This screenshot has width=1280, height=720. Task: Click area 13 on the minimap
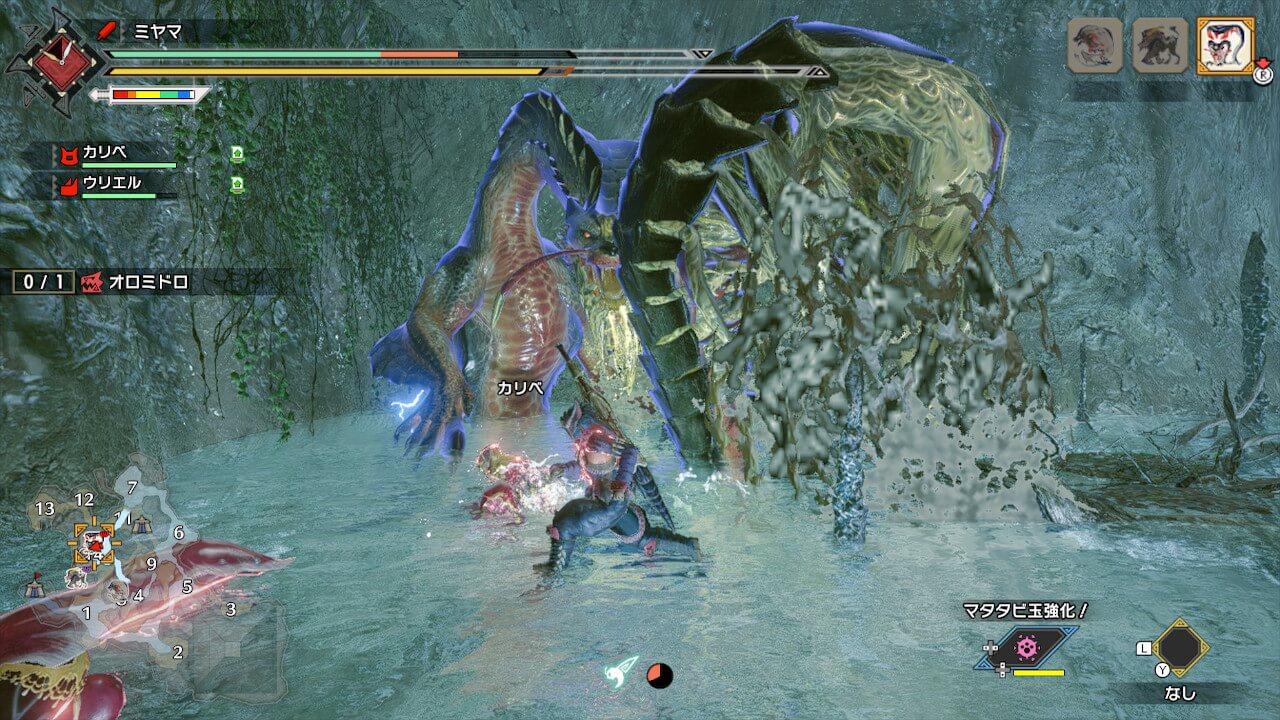tap(44, 510)
